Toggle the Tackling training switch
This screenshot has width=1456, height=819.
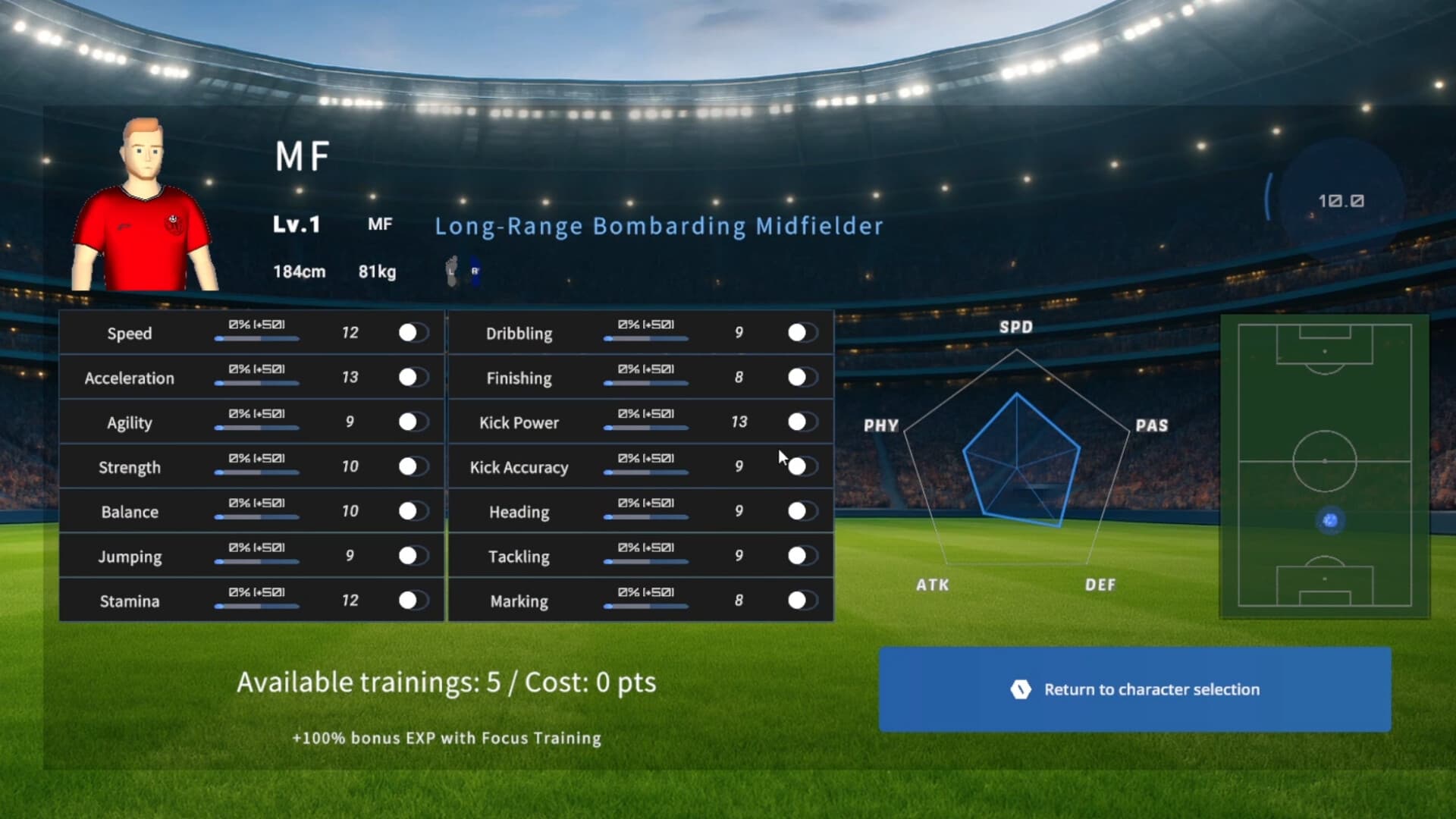pyautogui.click(x=802, y=557)
